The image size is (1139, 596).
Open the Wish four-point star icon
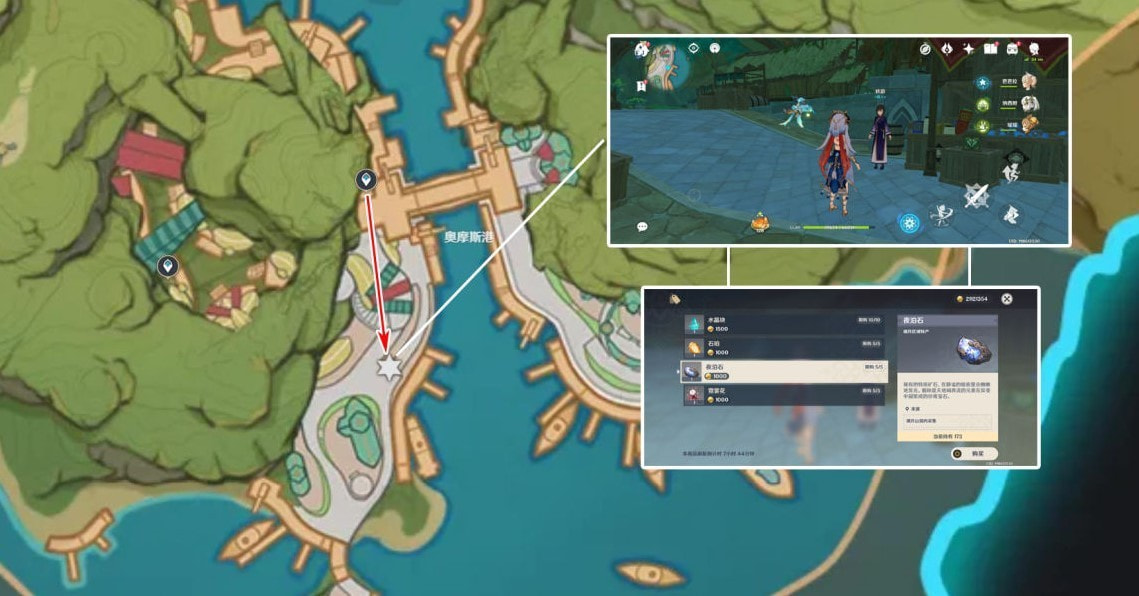969,48
